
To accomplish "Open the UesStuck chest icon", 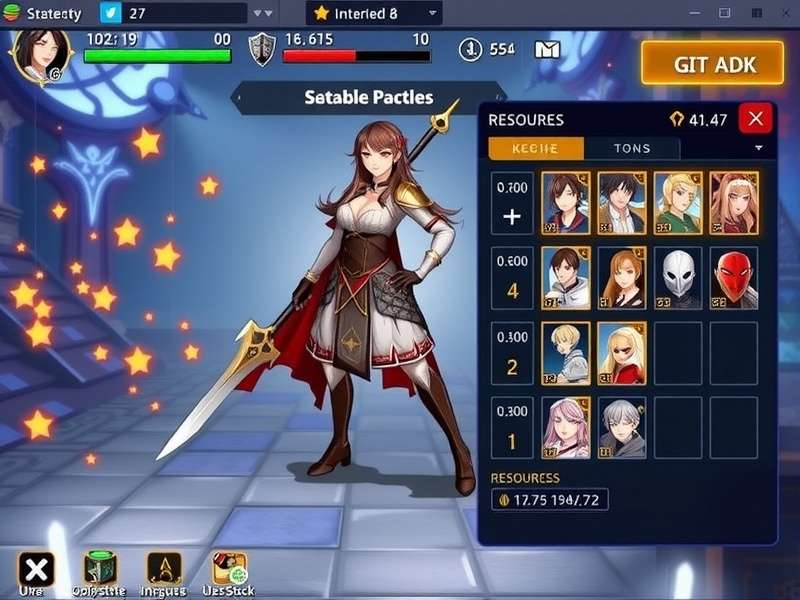I will click(229, 568).
